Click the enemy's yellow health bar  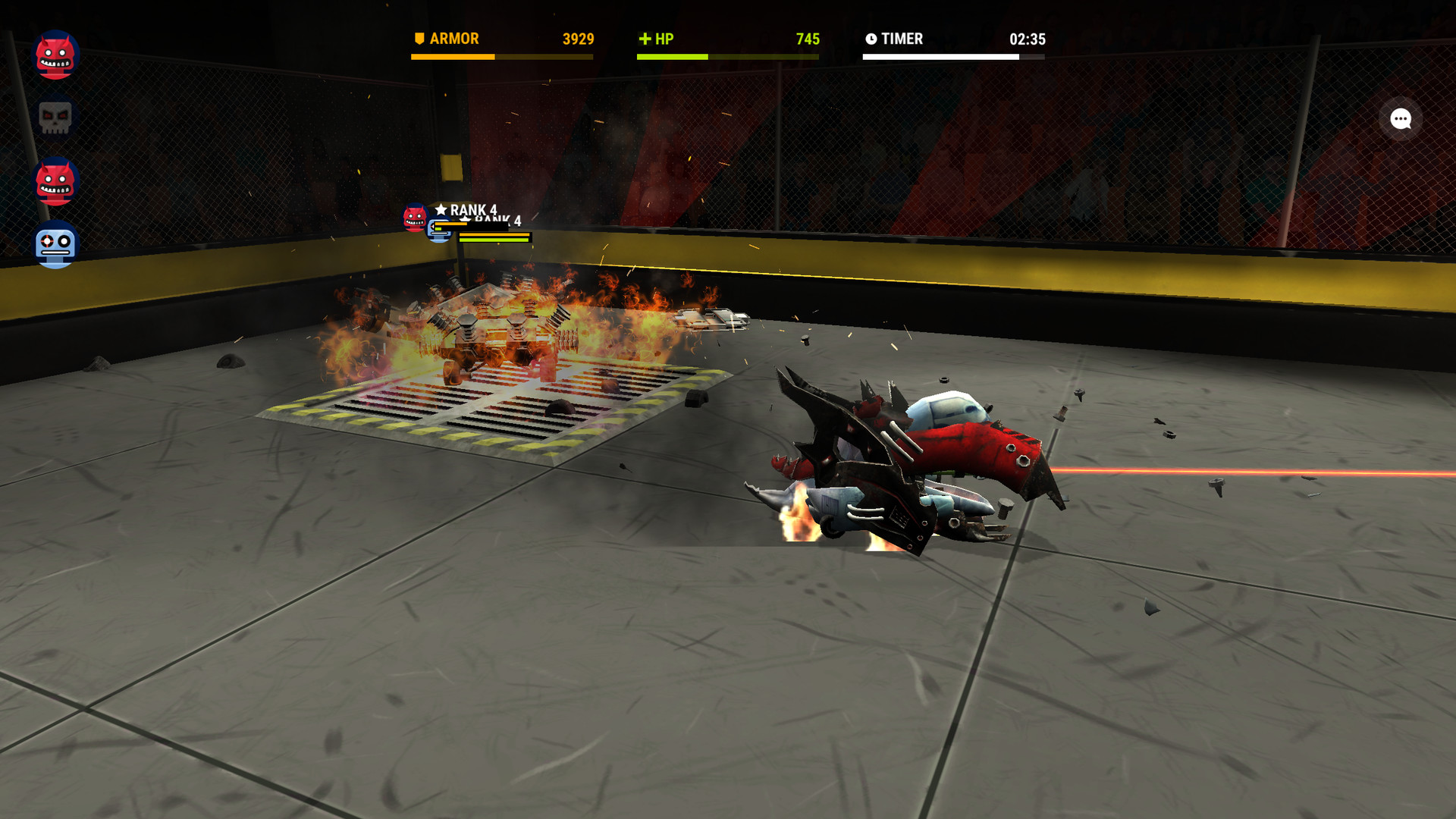tap(489, 234)
